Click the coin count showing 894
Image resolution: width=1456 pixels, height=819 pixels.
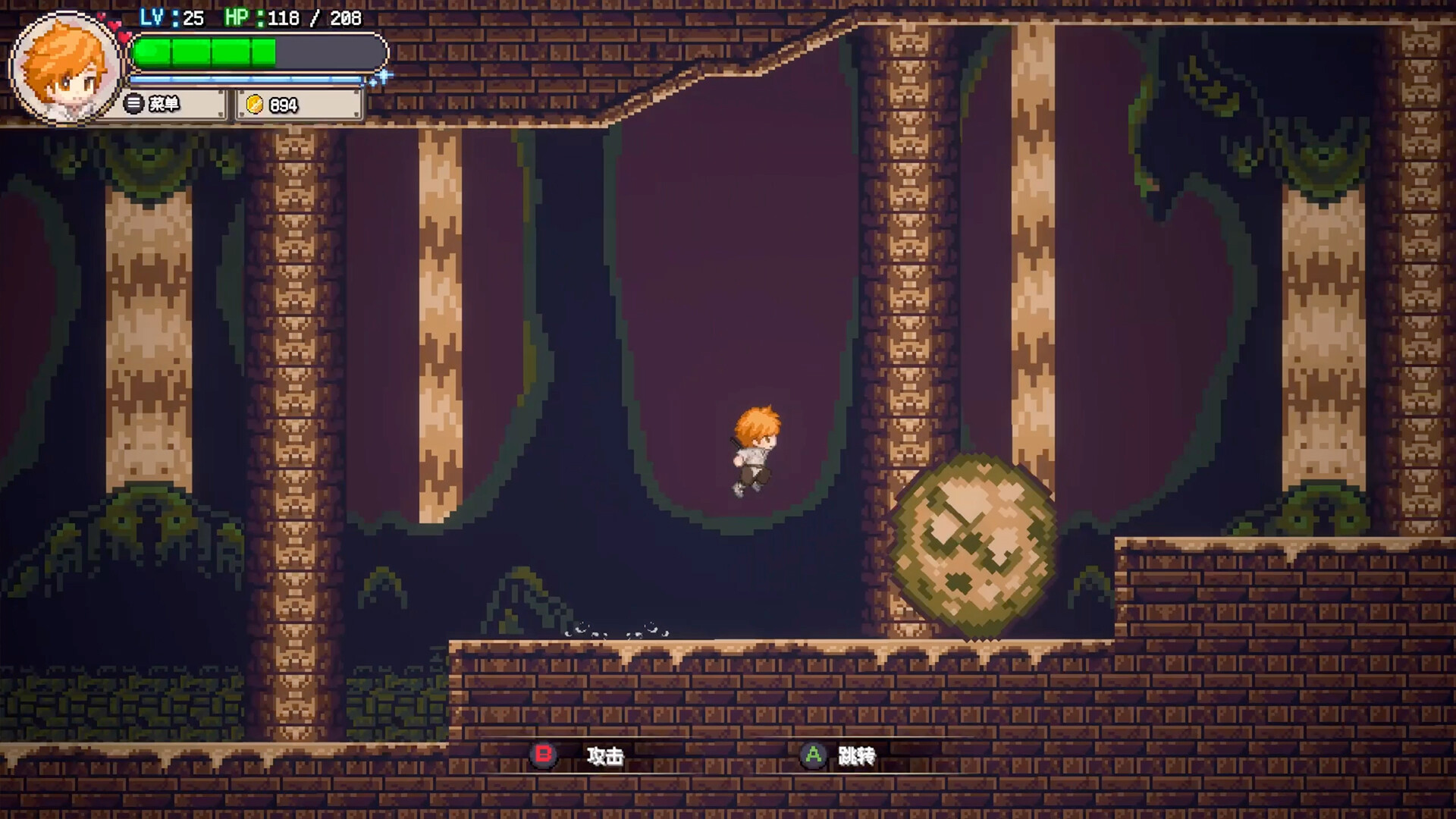[282, 105]
